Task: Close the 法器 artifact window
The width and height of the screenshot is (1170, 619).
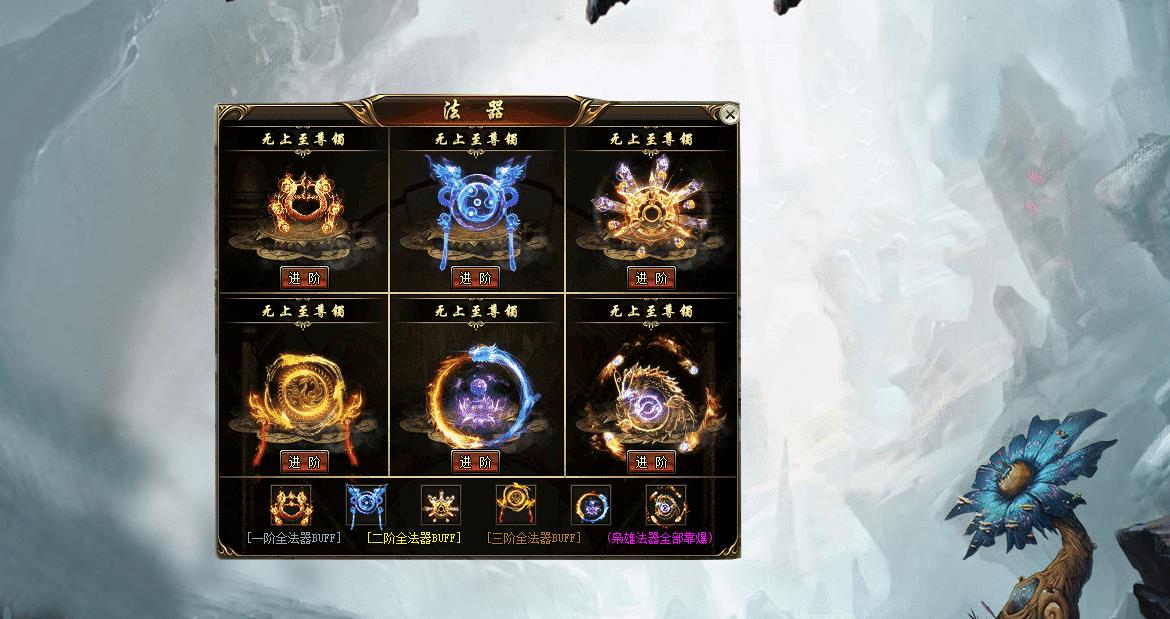Action: pos(730,115)
